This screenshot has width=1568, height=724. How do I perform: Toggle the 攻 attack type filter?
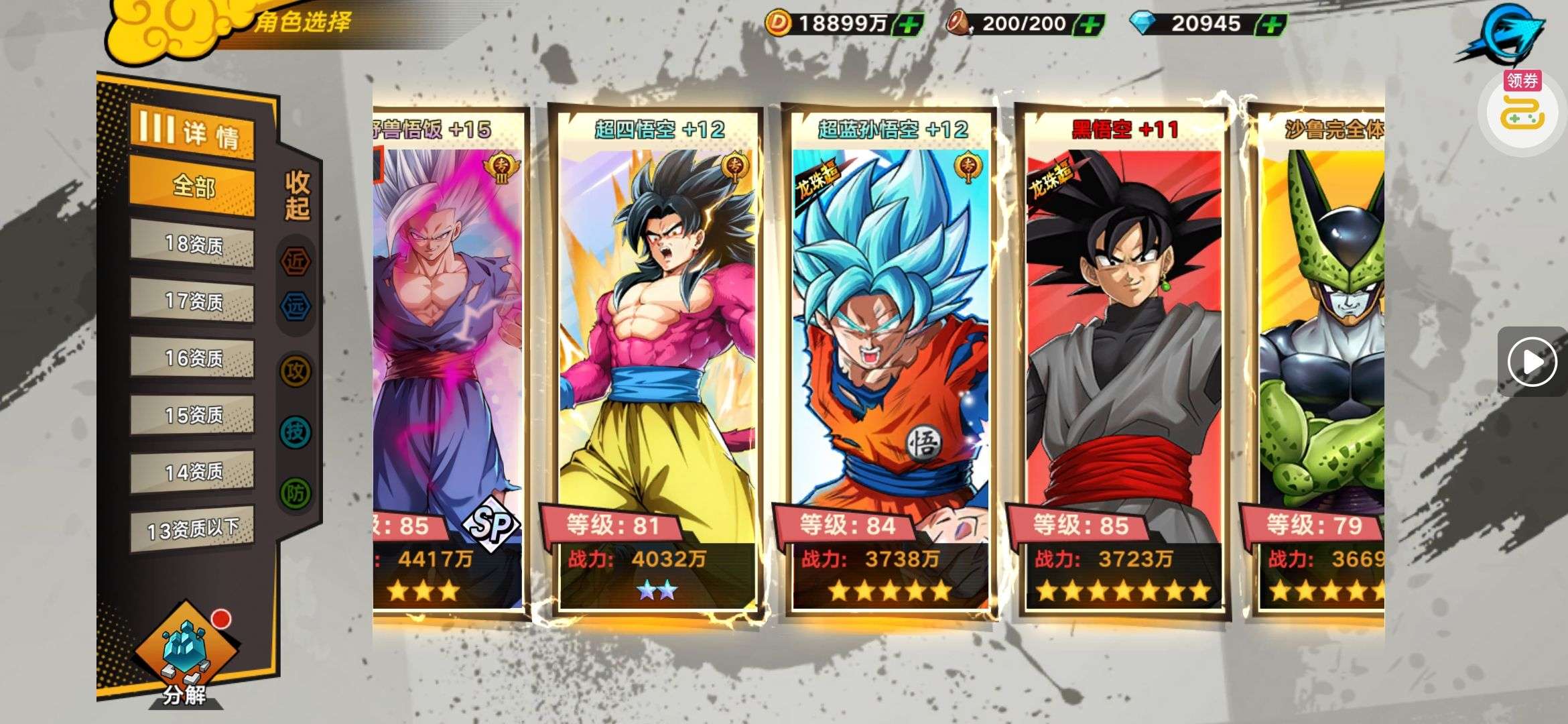tap(296, 370)
